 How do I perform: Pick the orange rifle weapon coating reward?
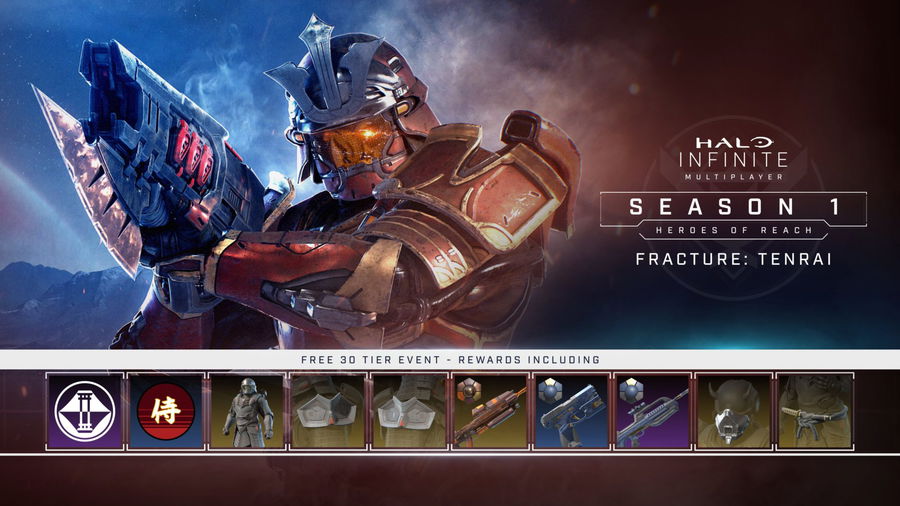pos(490,411)
